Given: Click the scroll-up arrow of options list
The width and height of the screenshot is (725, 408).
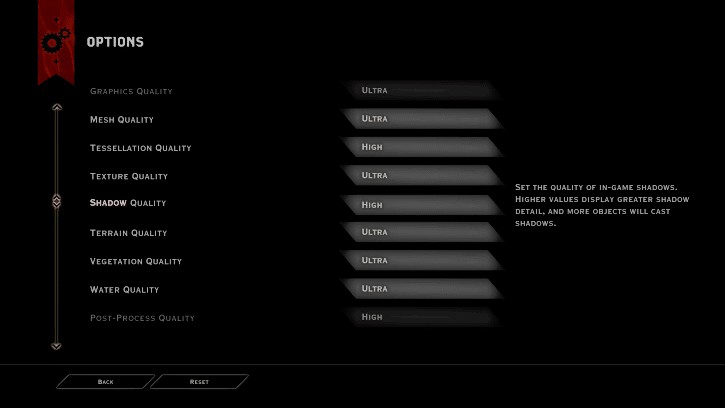Looking at the screenshot, I should coord(57,107).
